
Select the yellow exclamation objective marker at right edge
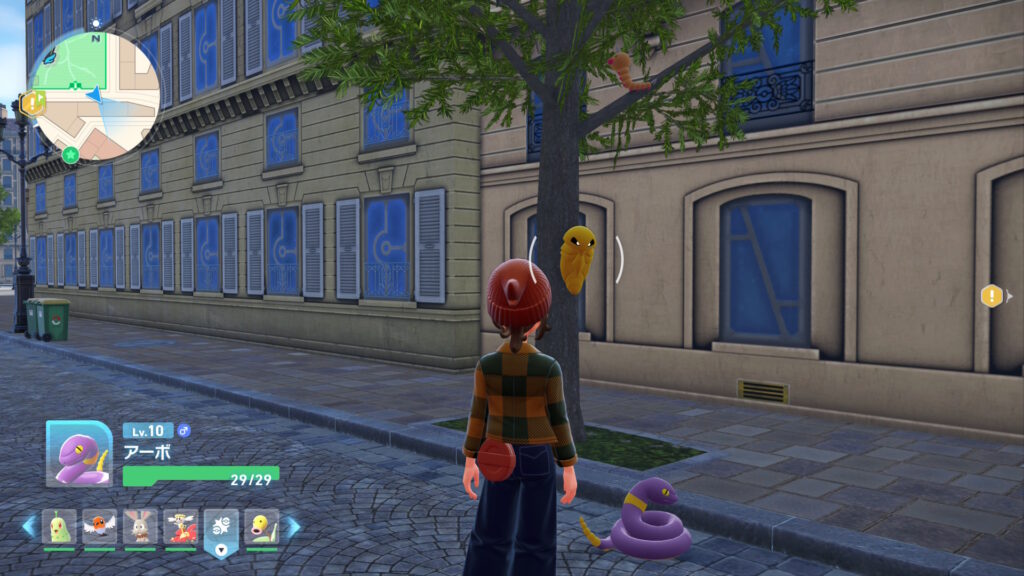click(x=991, y=295)
